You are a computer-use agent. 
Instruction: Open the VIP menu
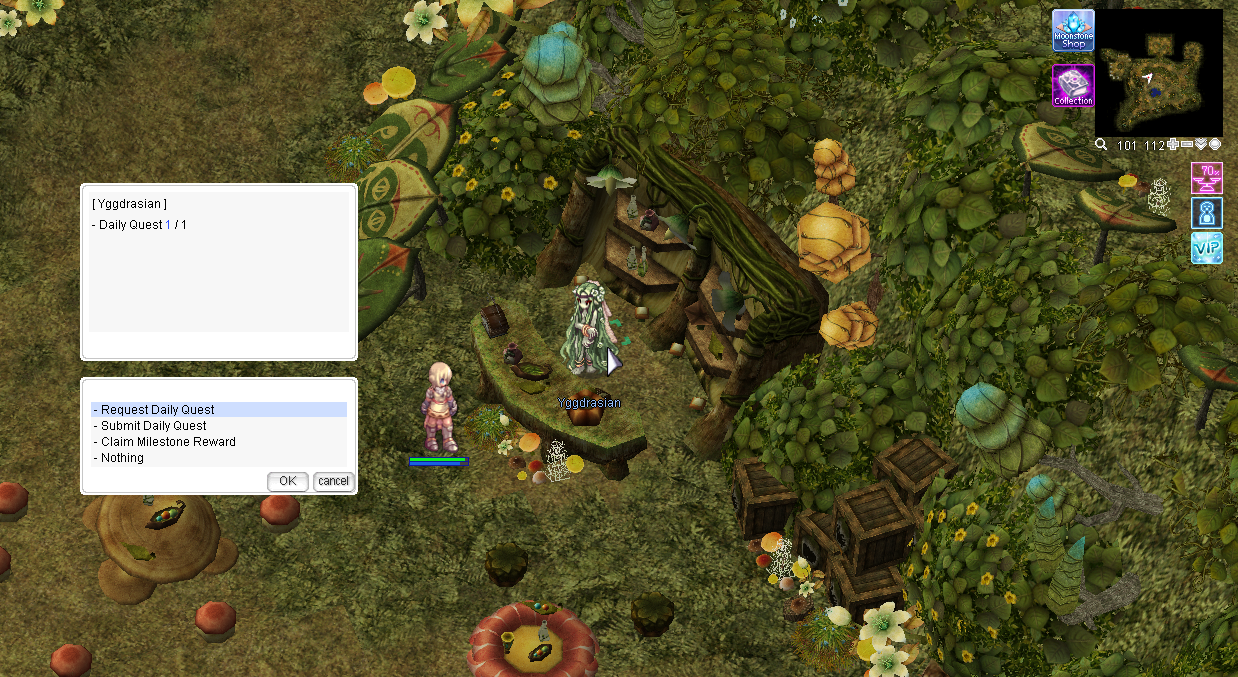pyautogui.click(x=1207, y=247)
